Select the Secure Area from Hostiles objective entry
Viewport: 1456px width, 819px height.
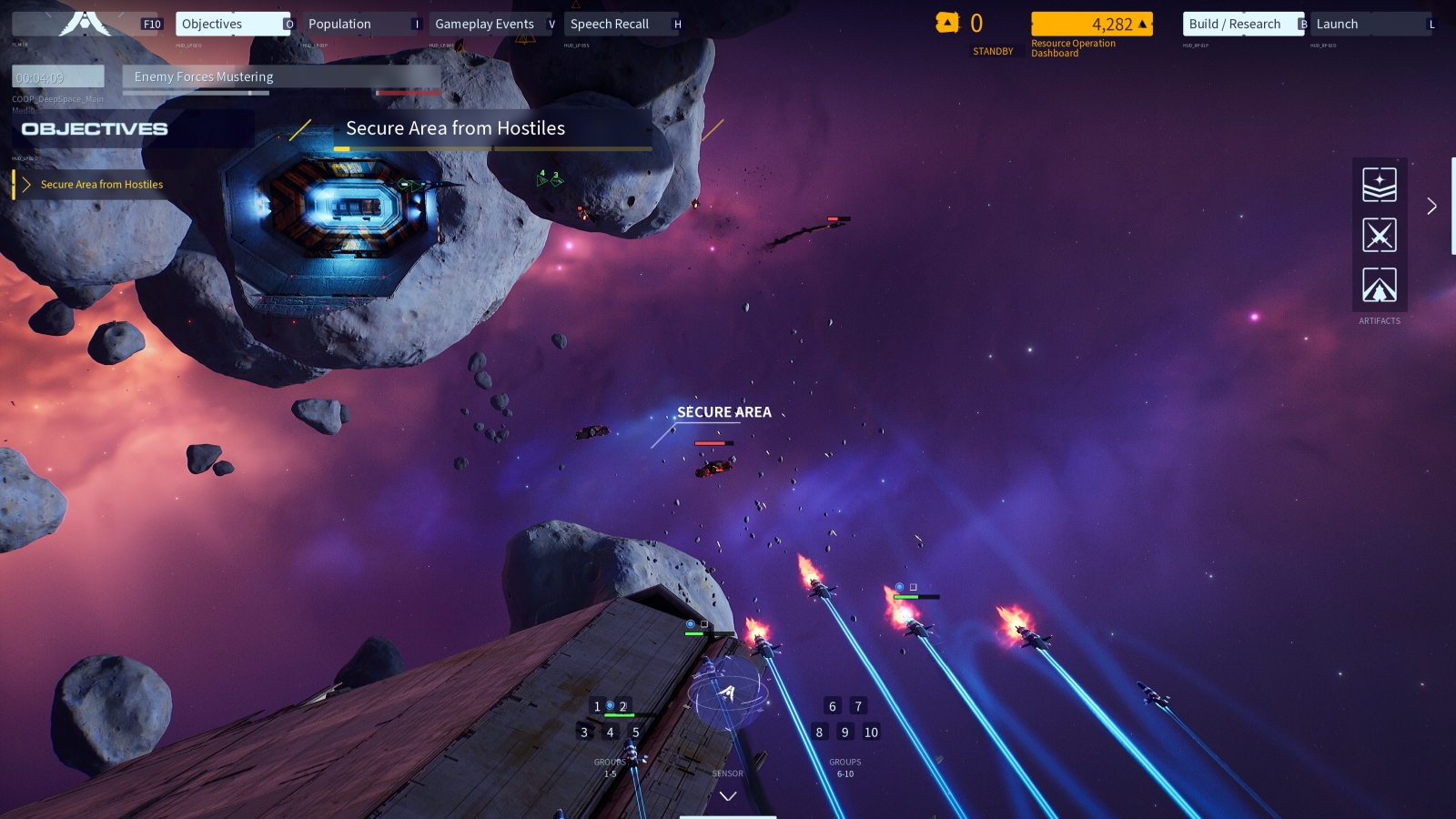tap(101, 185)
